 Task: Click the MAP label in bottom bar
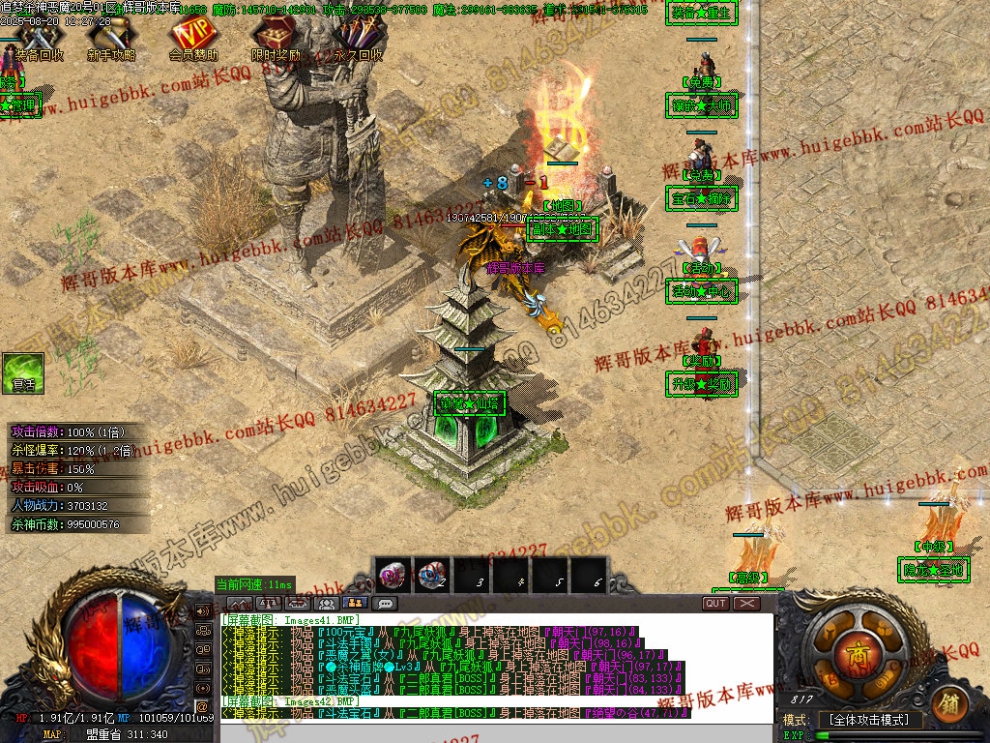pos(52,735)
